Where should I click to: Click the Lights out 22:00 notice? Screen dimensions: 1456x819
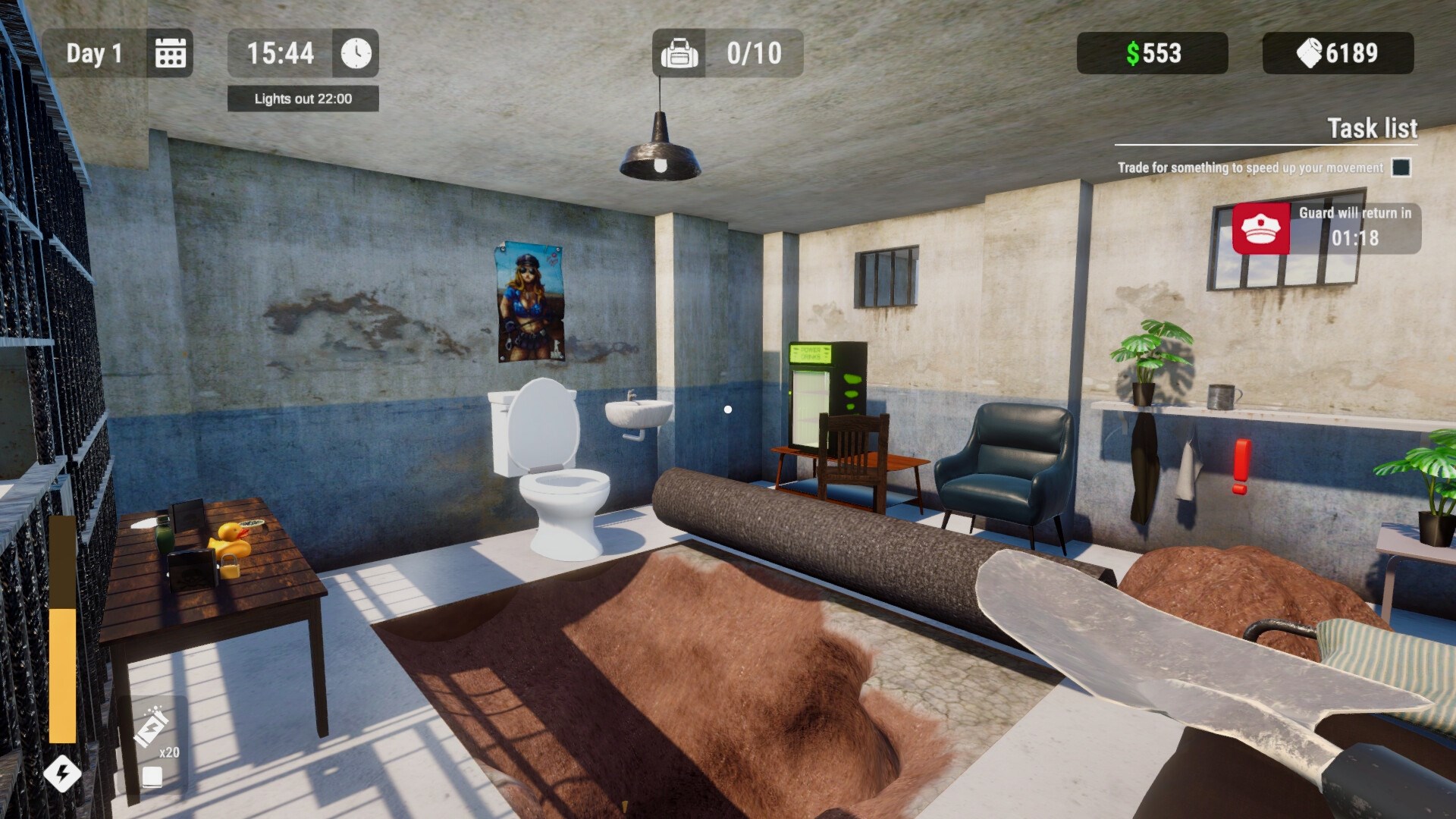(302, 98)
